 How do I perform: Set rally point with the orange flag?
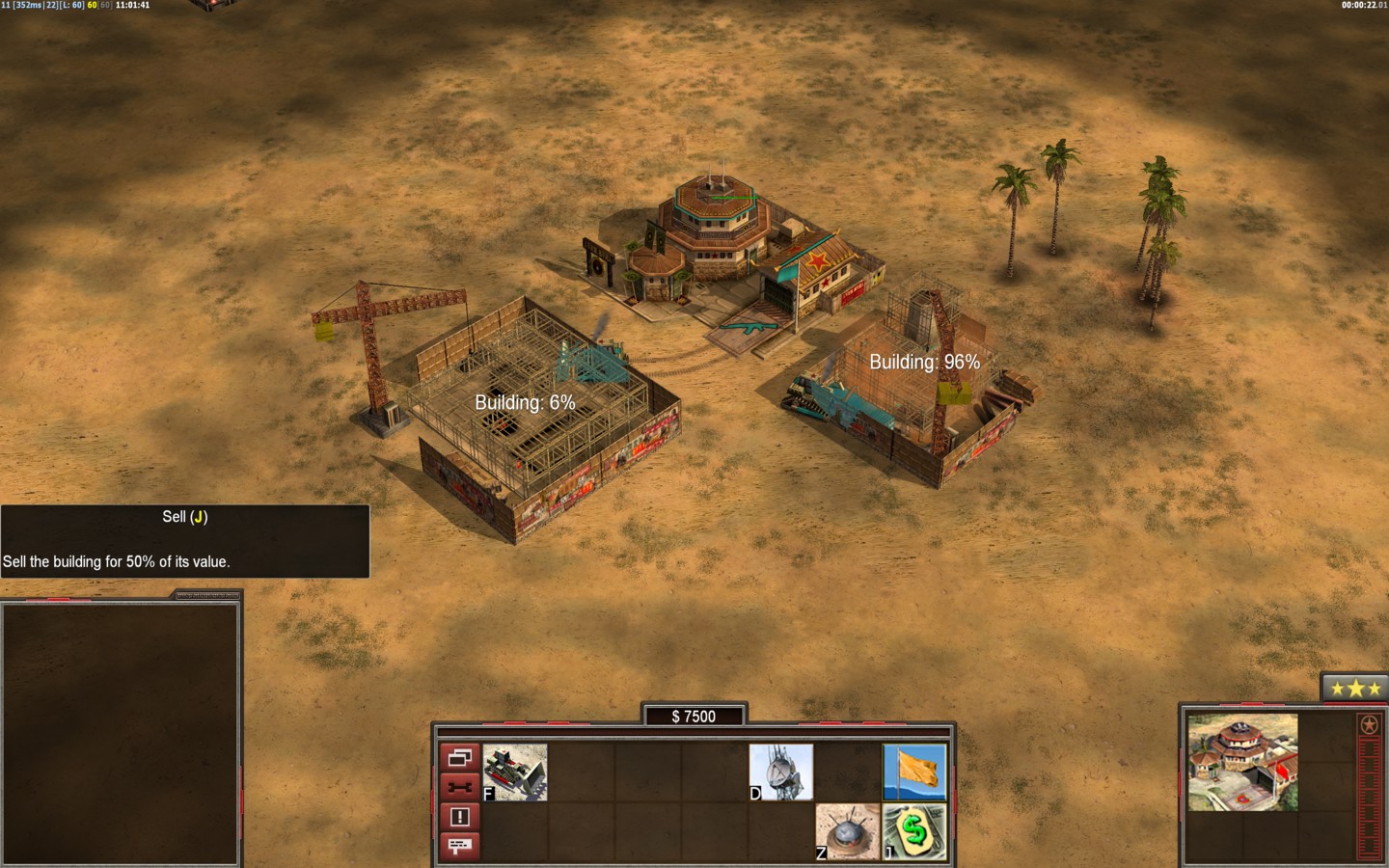(914, 772)
